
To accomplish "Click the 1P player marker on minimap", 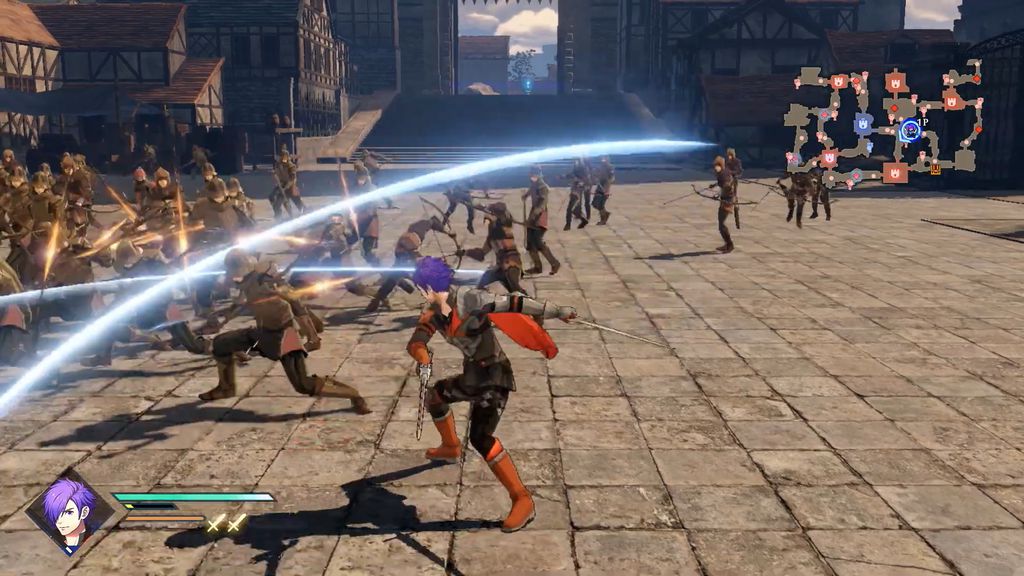I will click(x=911, y=129).
